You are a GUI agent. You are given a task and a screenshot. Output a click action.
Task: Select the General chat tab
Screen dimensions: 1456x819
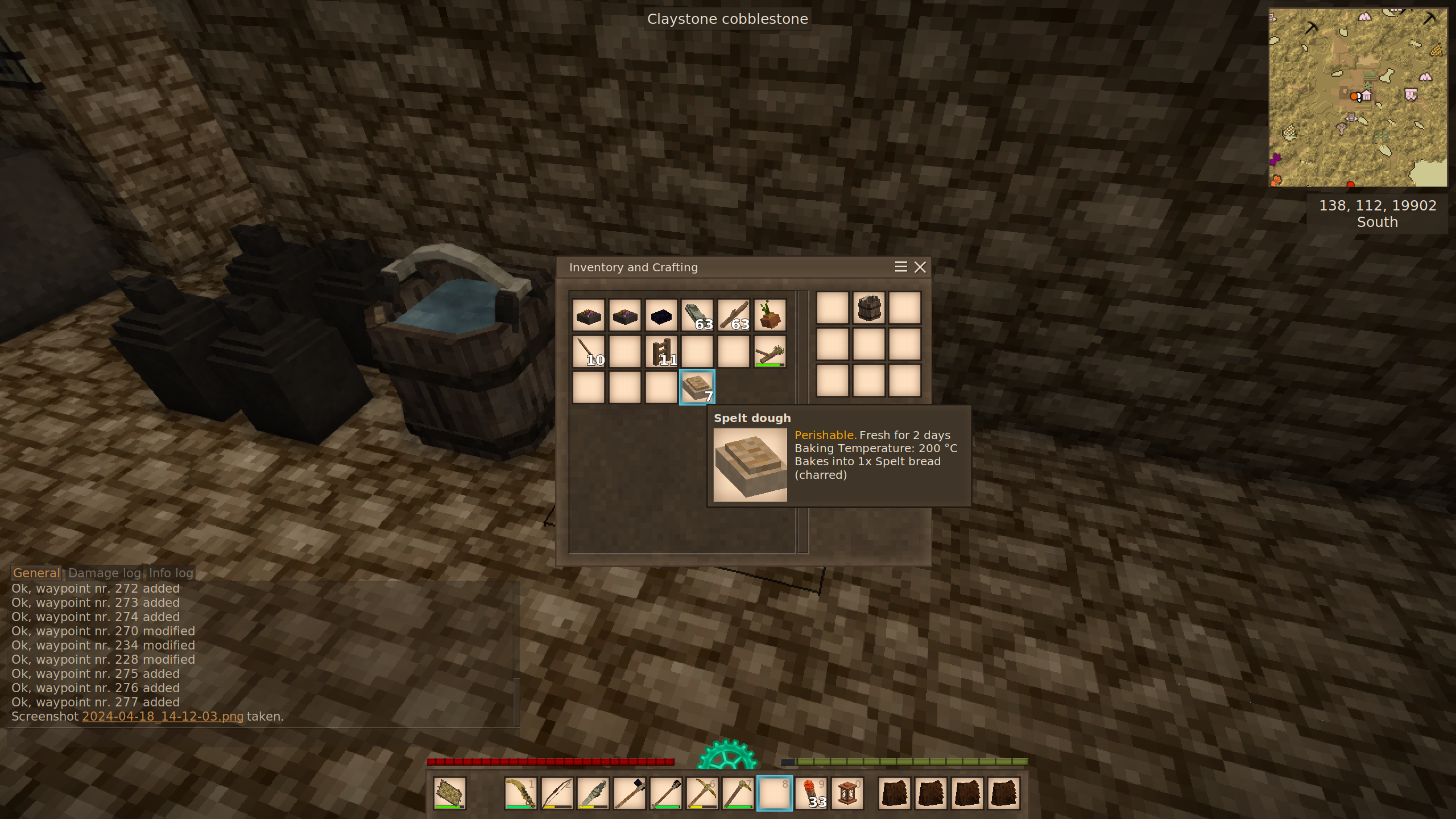click(36, 573)
